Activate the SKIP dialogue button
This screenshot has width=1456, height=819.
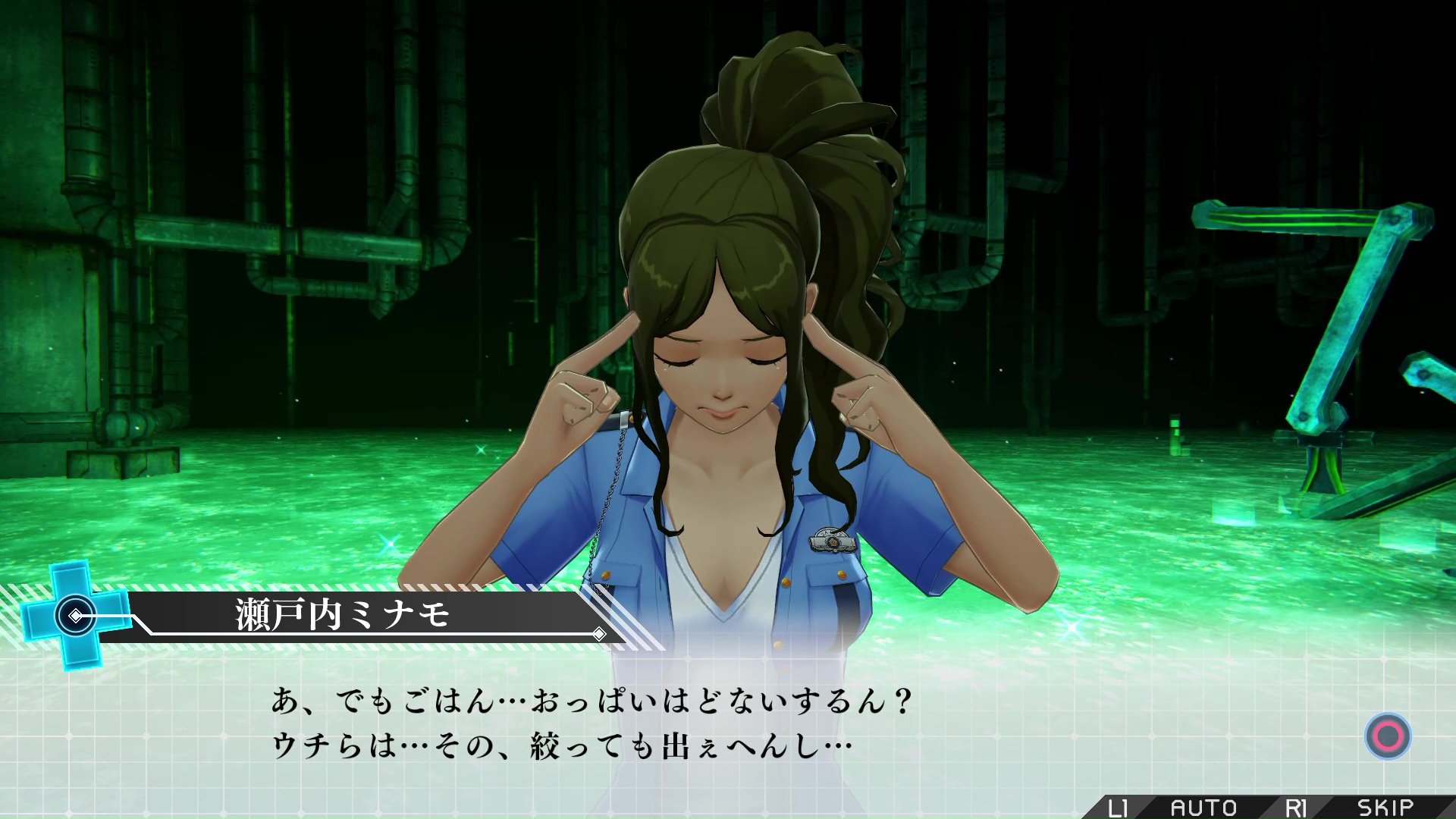(1385, 808)
